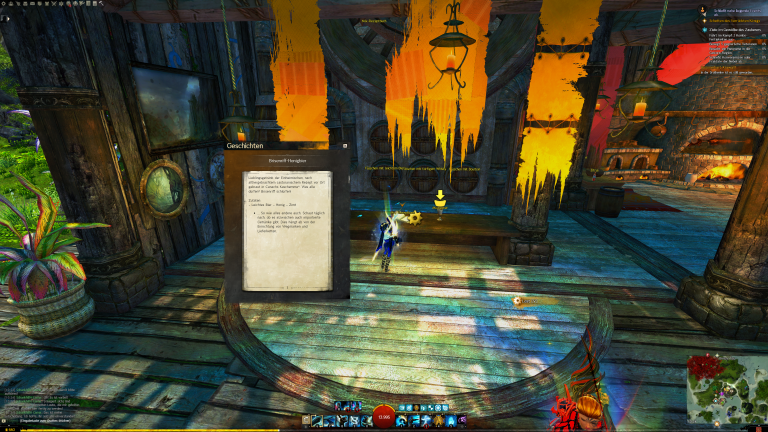Click the weapon swap slot icon
Viewport: 768px width, 432px height.
coord(304,421)
